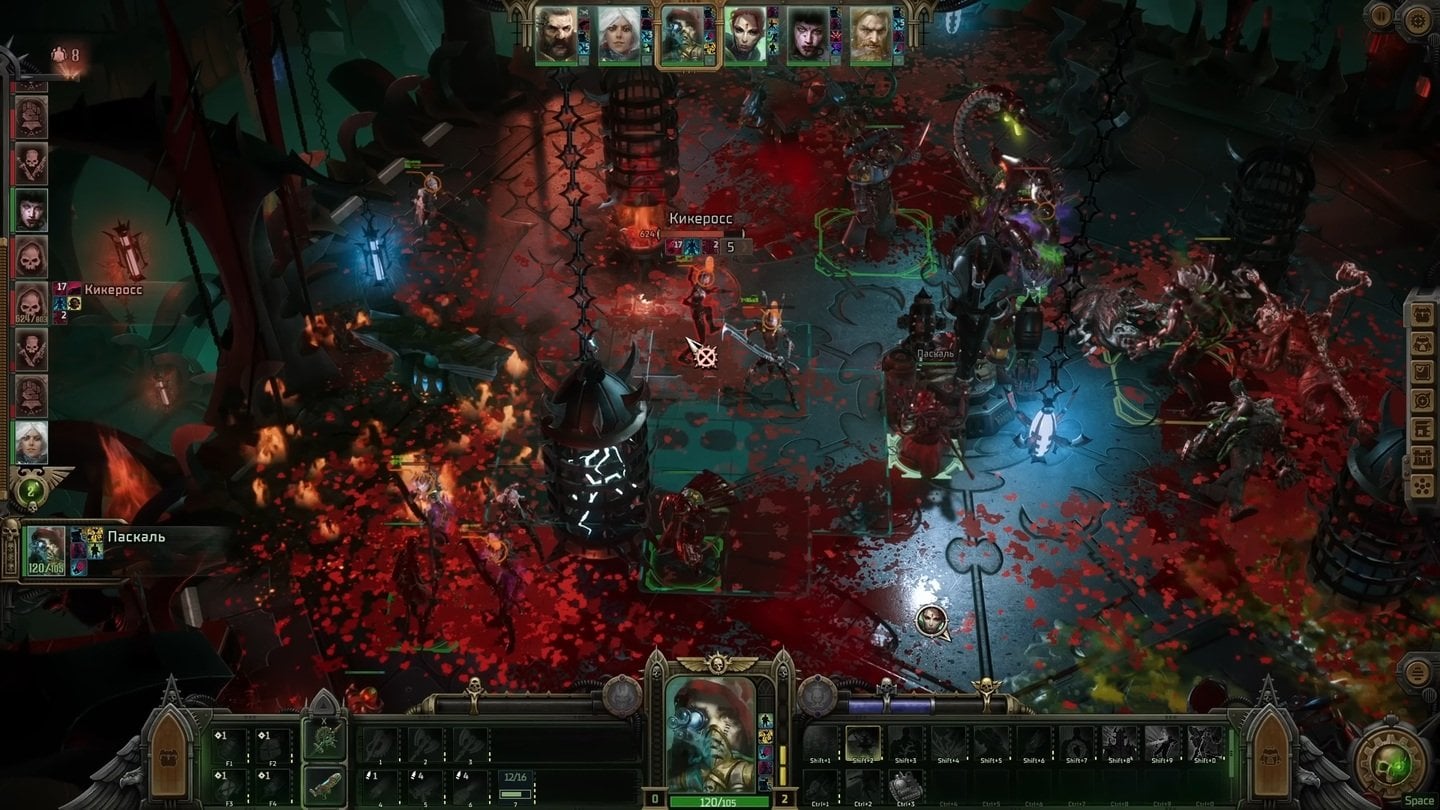The image size is (1440, 810).
Task: Open the local map compass icon
Action: [x=1424, y=398]
